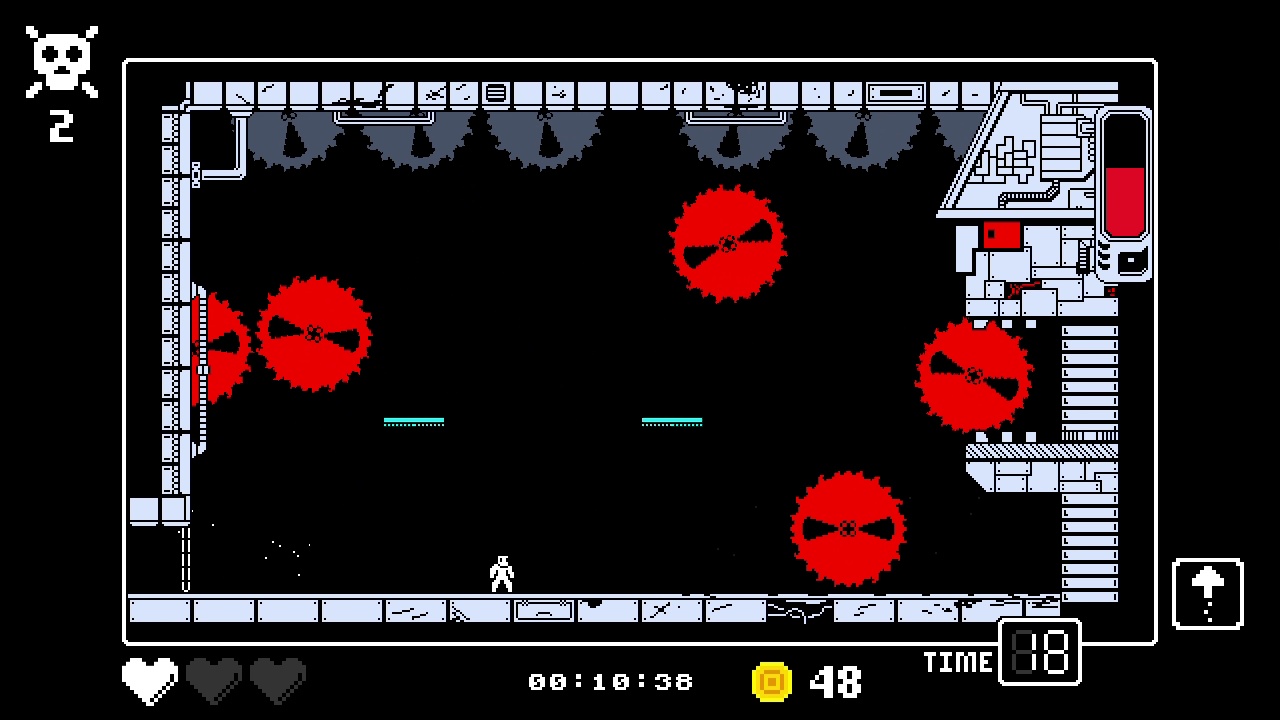The width and height of the screenshot is (1280, 720).
Task: Click the digital TIME counter showing 18
Action: (1038, 652)
